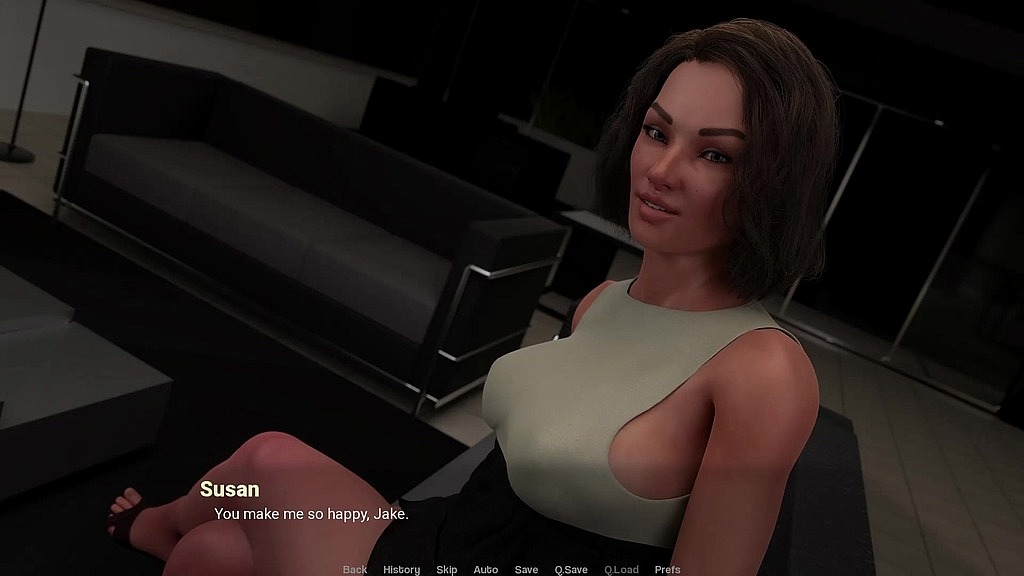Open the dialogue History log
Image resolution: width=1024 pixels, height=576 pixels.
[402, 570]
